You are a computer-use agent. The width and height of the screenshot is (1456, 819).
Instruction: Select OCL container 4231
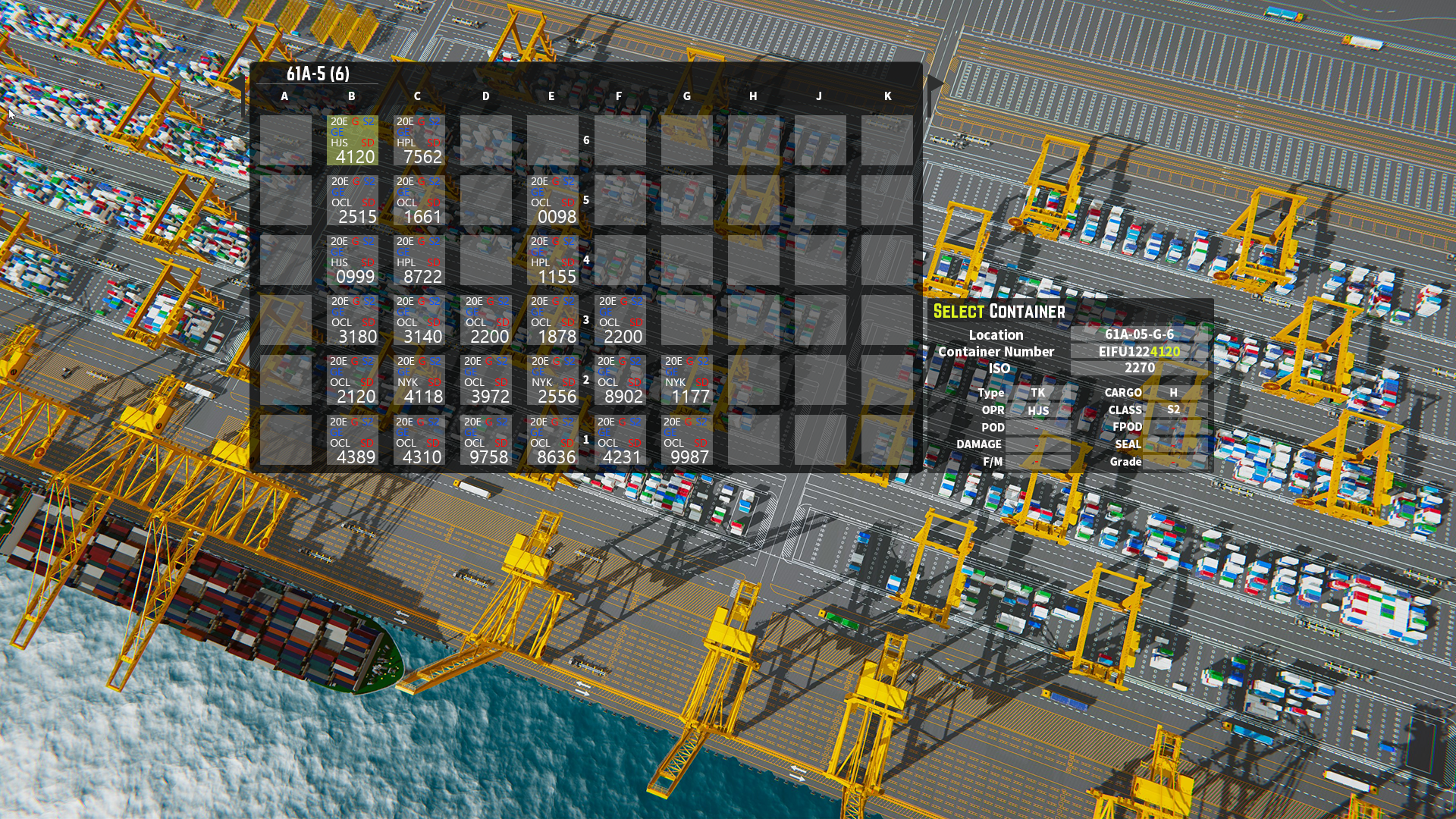click(620, 441)
